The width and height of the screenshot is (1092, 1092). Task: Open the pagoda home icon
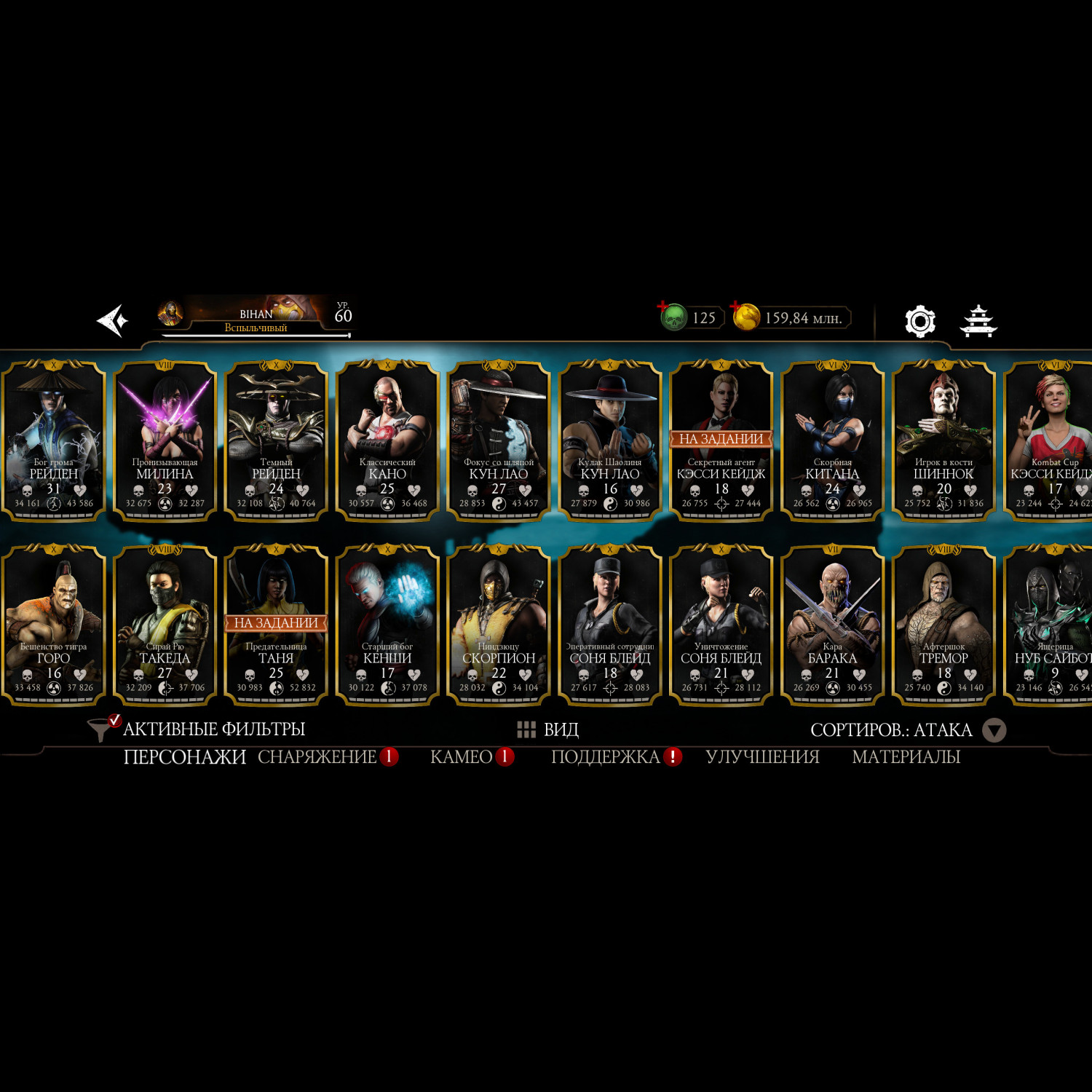[x=978, y=321]
